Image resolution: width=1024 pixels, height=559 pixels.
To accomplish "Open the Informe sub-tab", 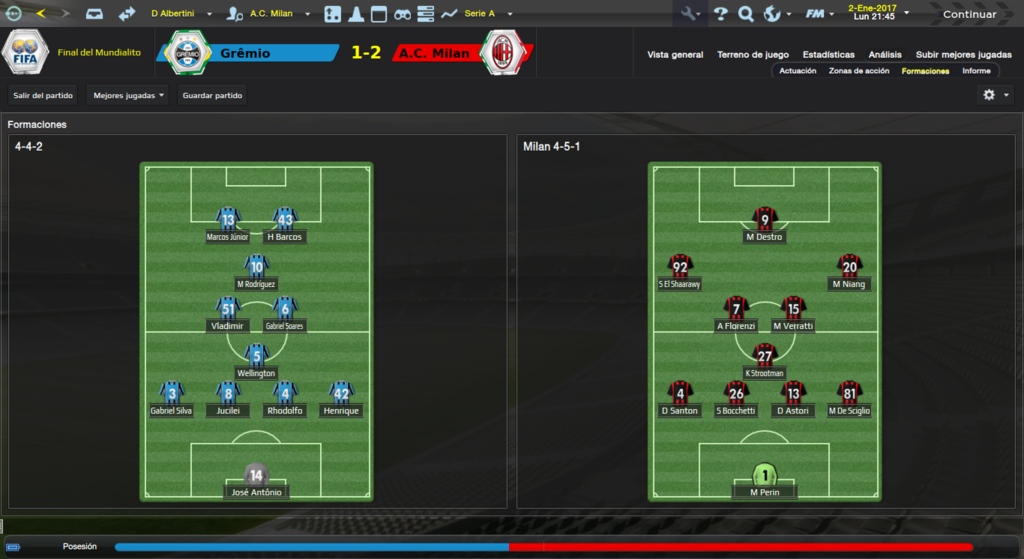I will [976, 71].
